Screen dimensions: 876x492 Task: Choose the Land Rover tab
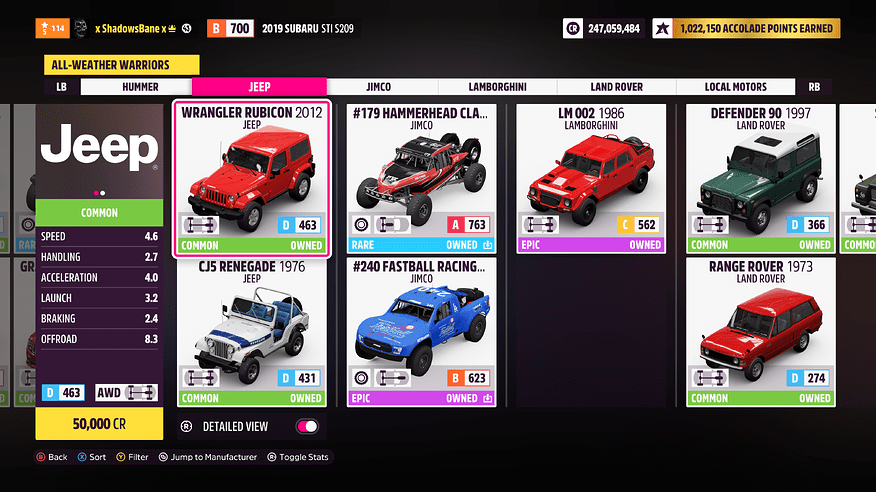(615, 87)
